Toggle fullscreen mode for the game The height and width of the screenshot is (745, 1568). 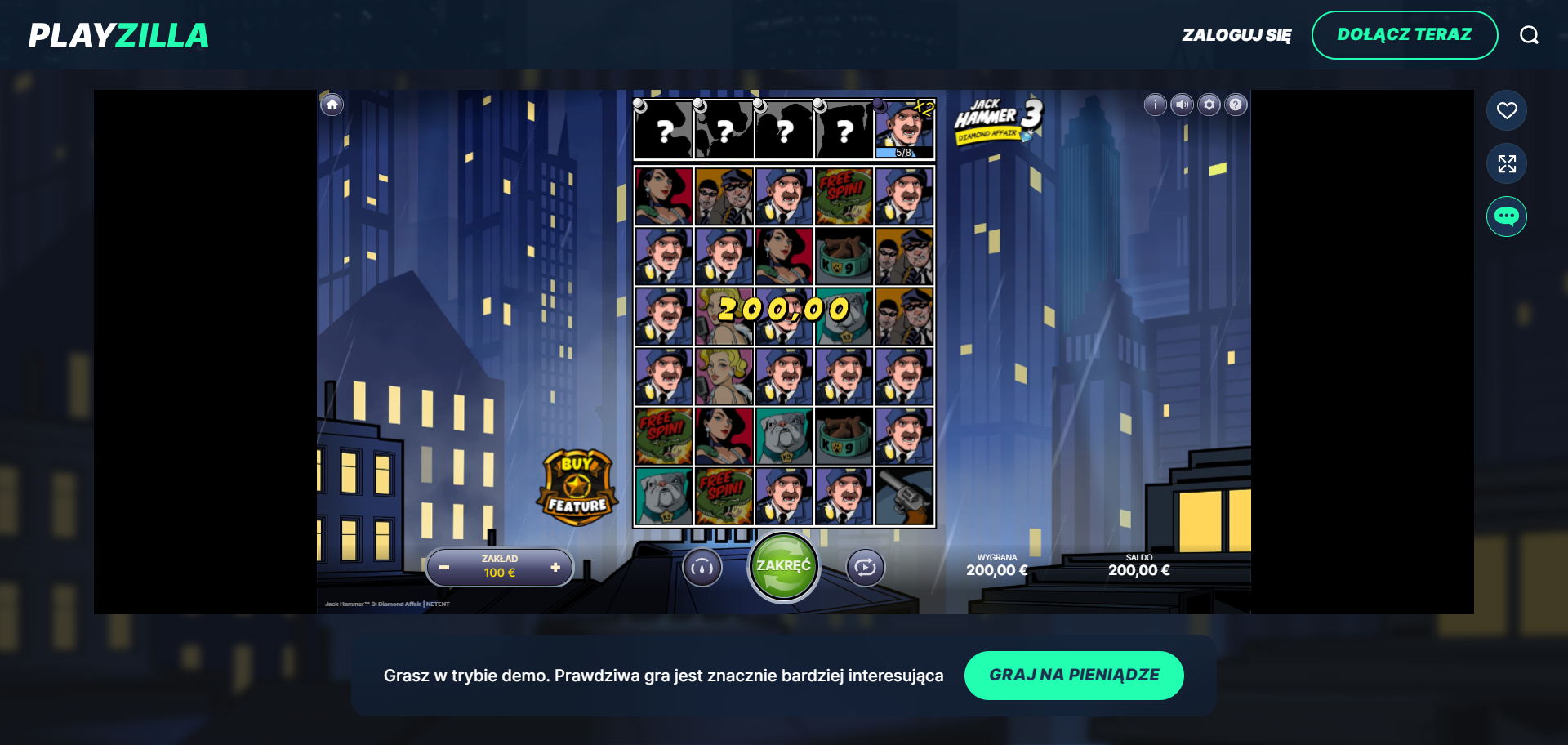pos(1507,163)
